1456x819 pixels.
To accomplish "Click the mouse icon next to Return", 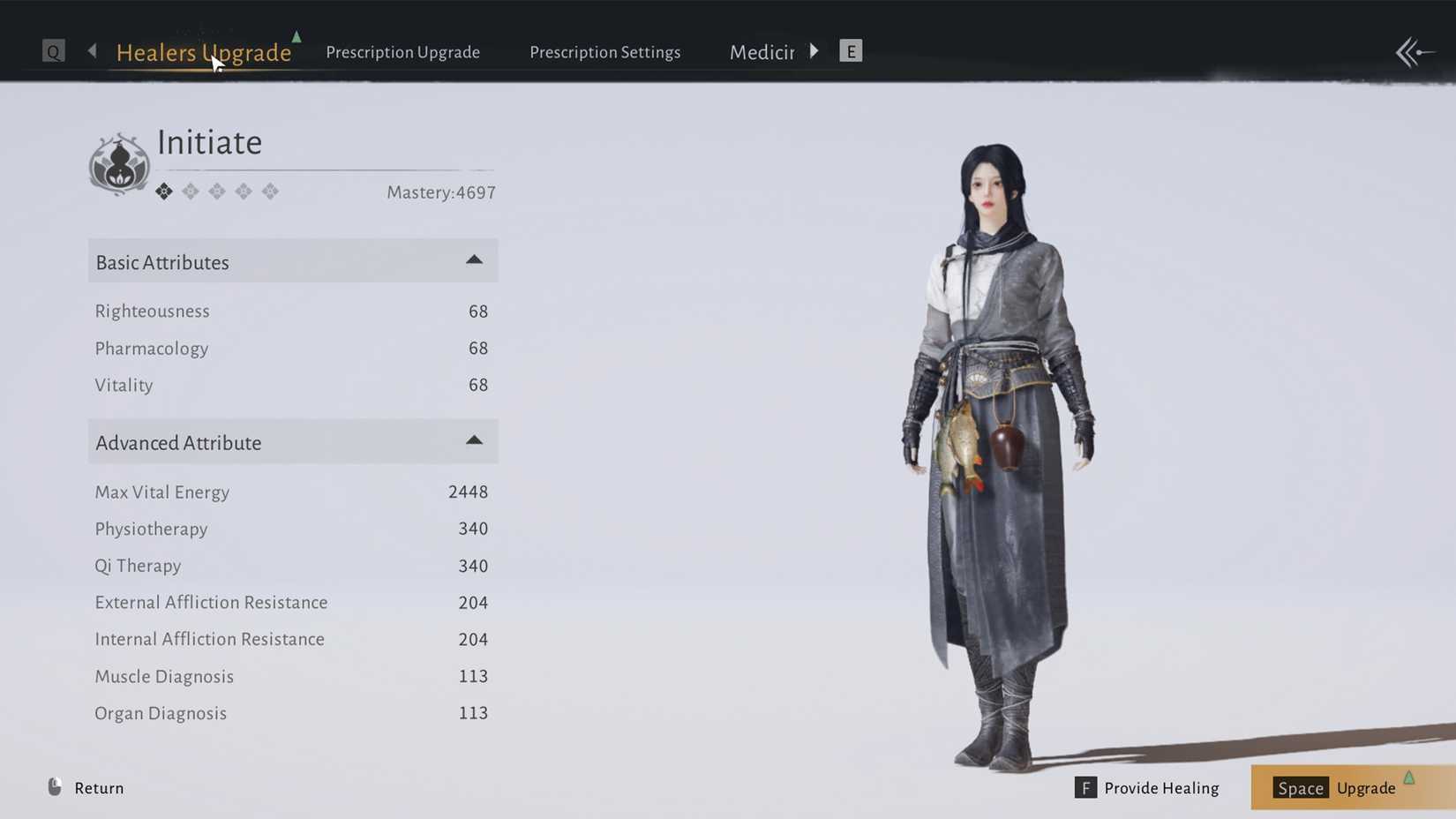I will point(54,787).
